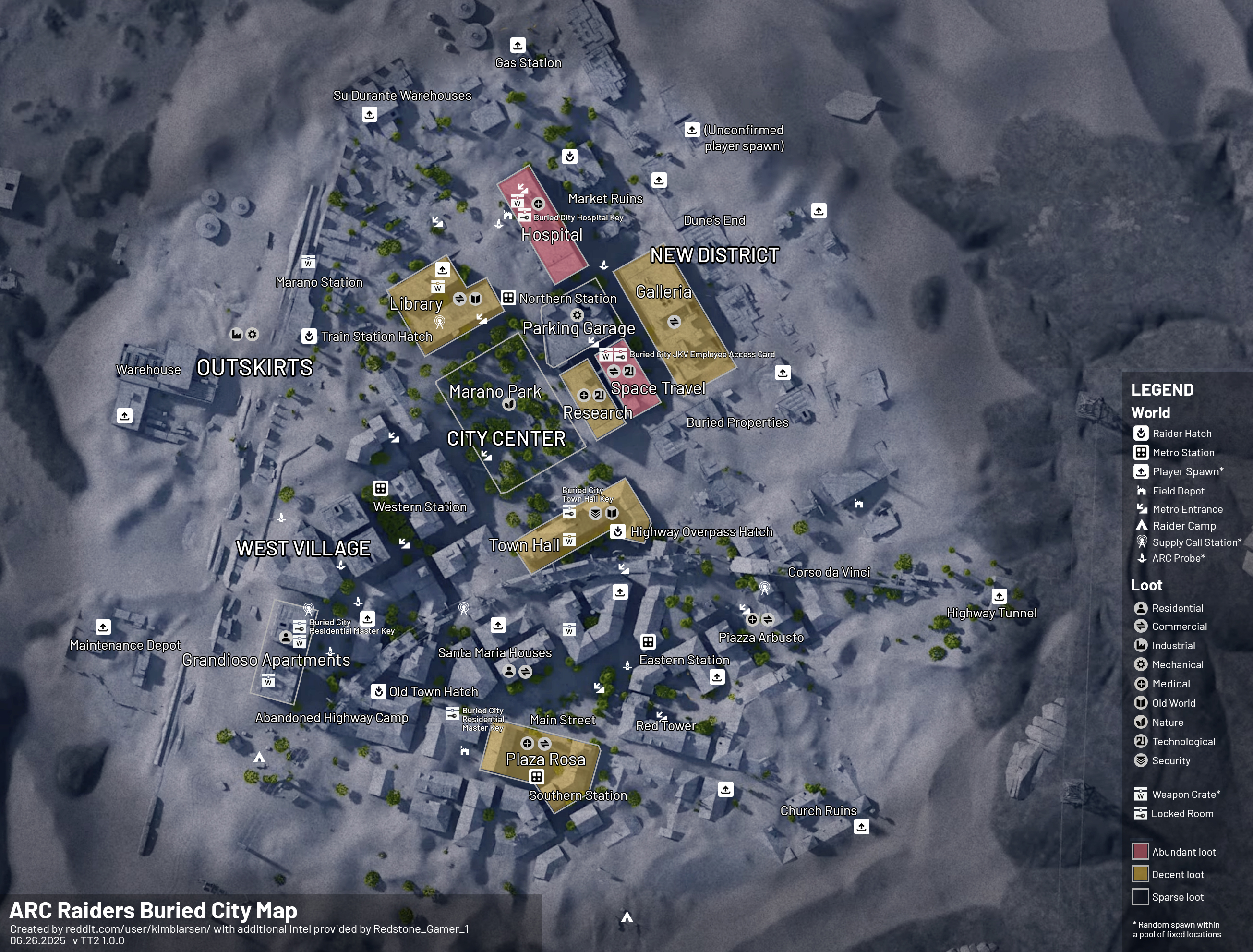
Task: Select the Marano Park nature loot icon
Action: [509, 404]
